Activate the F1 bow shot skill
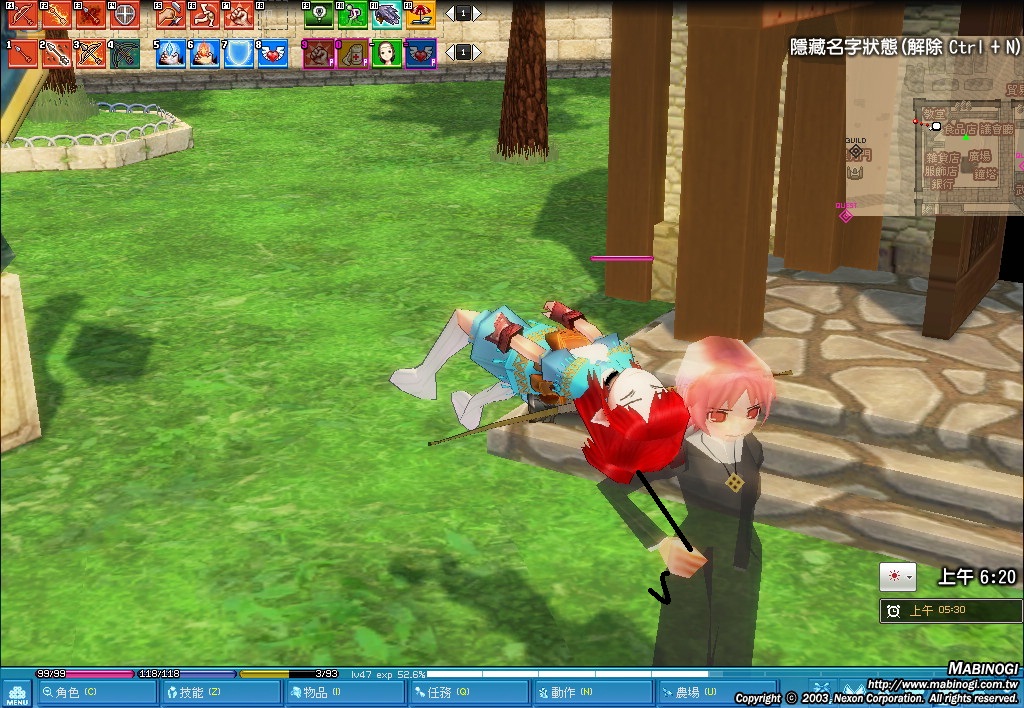 pyautogui.click(x=23, y=14)
